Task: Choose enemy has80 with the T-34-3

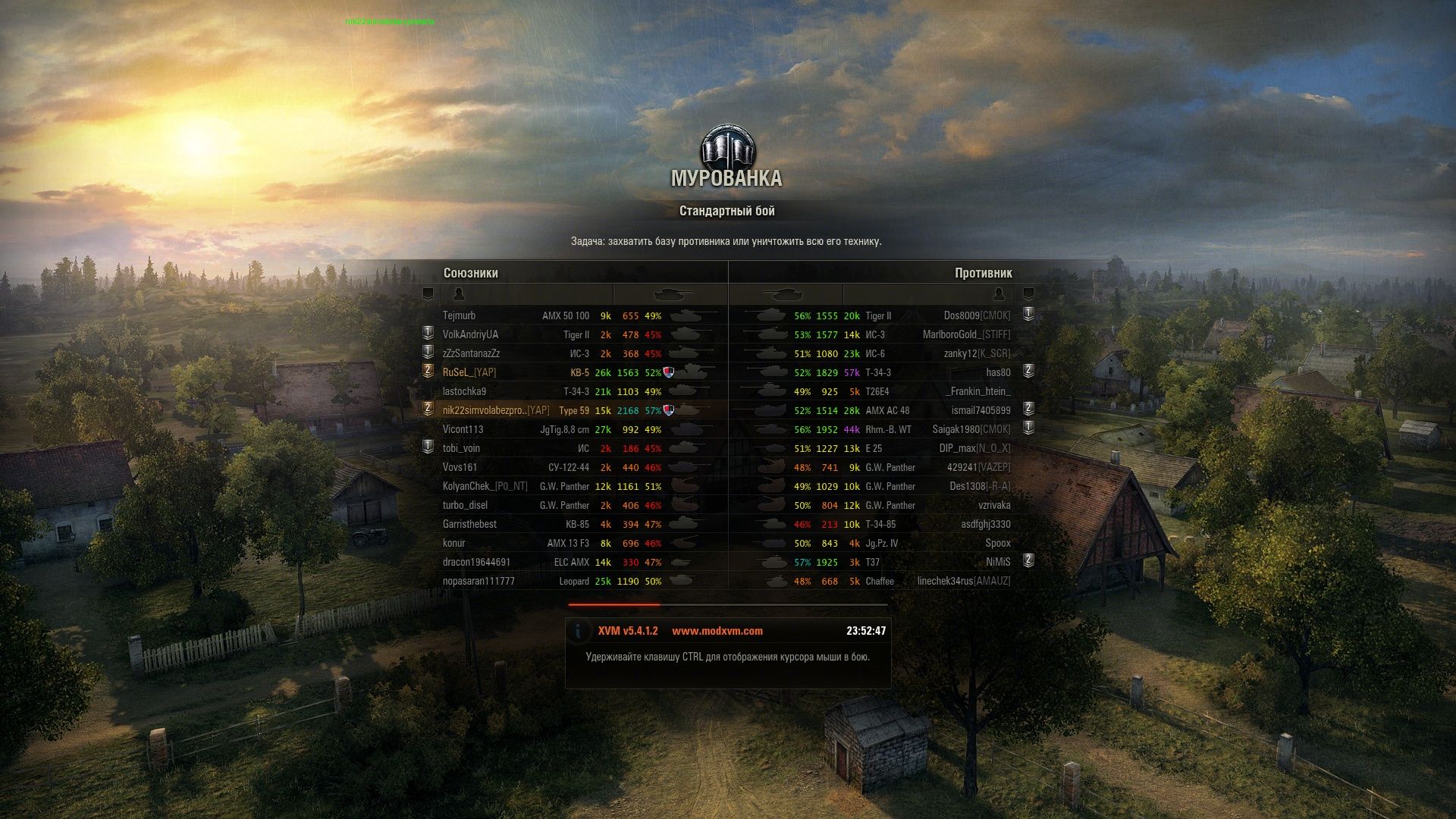Action: pos(998,372)
